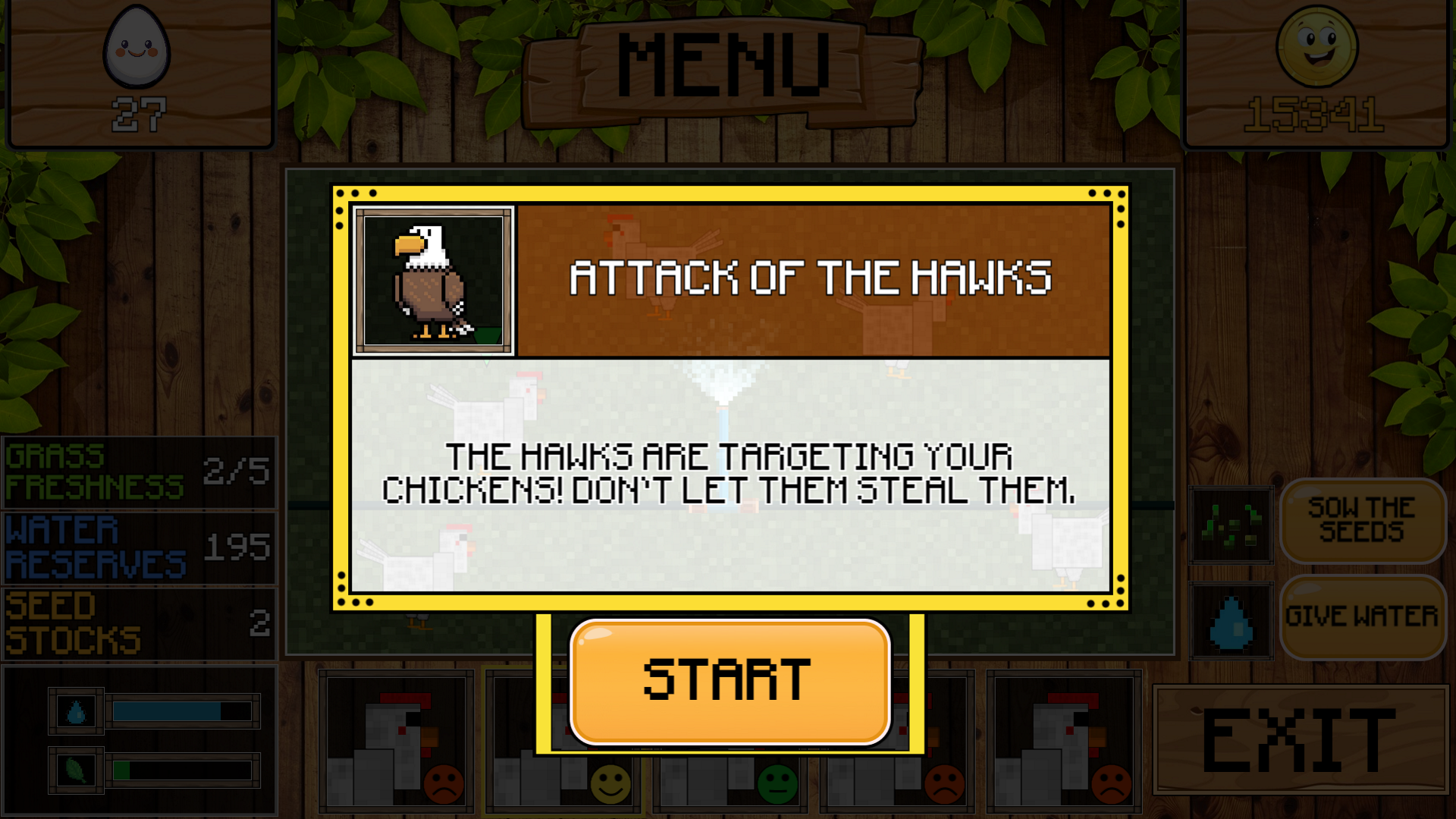Click the seeds icon beside Sow The Seeds
1456x819 pixels.
pos(1230,524)
